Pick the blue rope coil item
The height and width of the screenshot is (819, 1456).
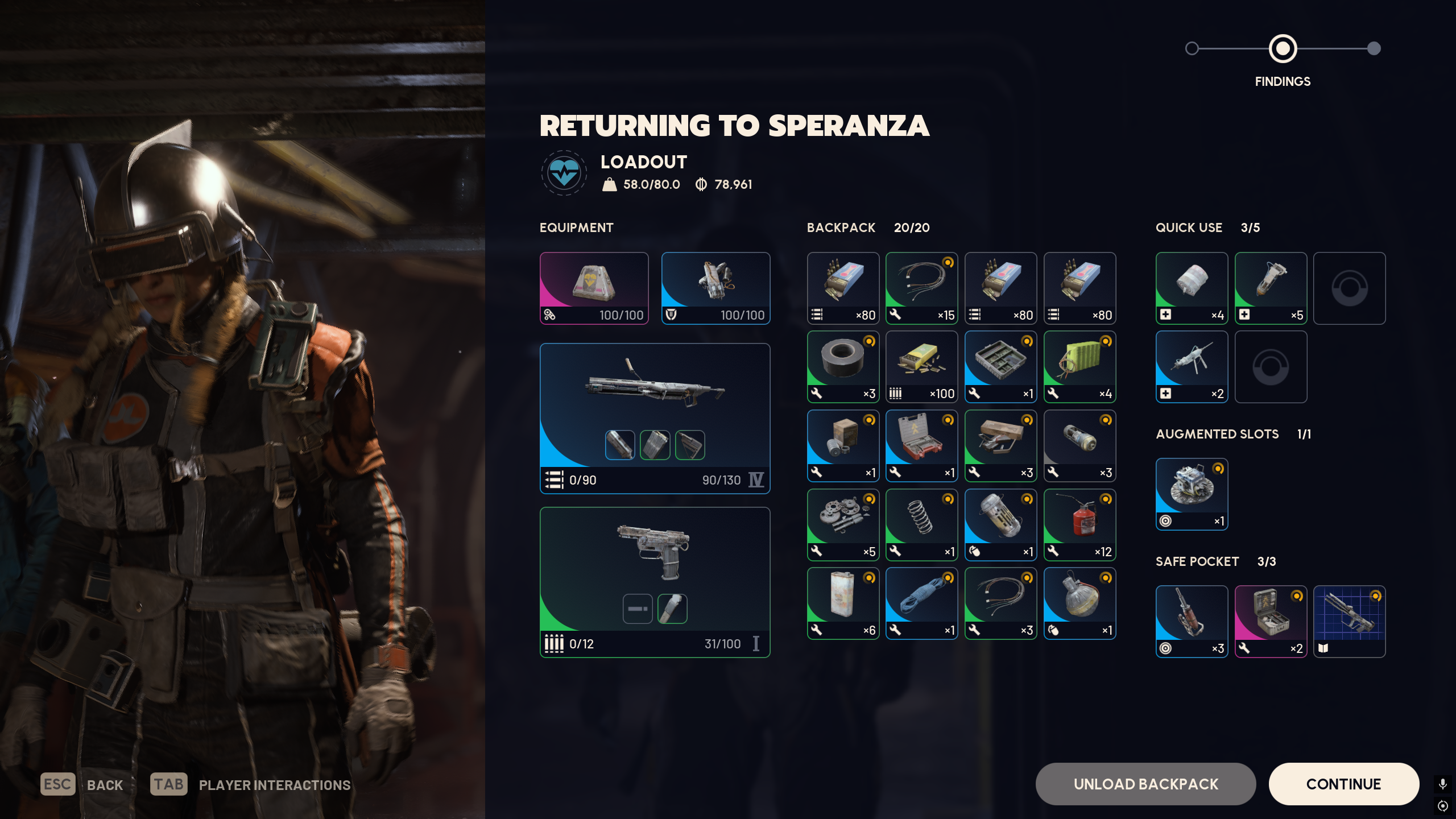[x=921, y=603]
